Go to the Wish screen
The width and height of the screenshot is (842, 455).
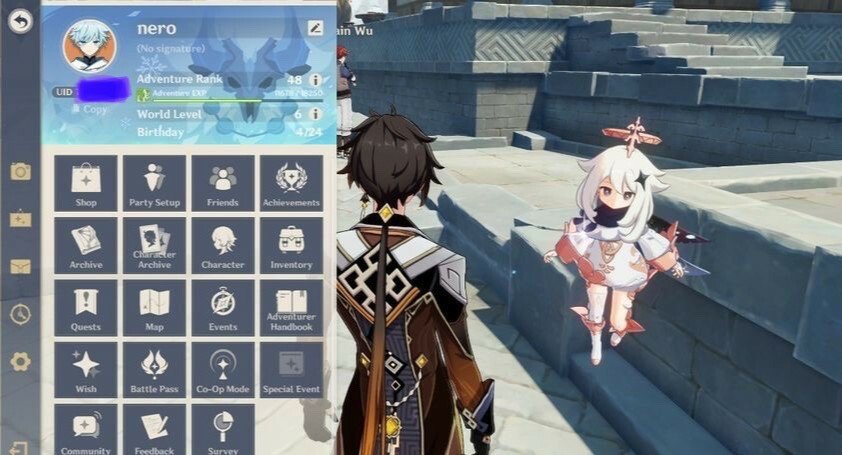(86, 370)
